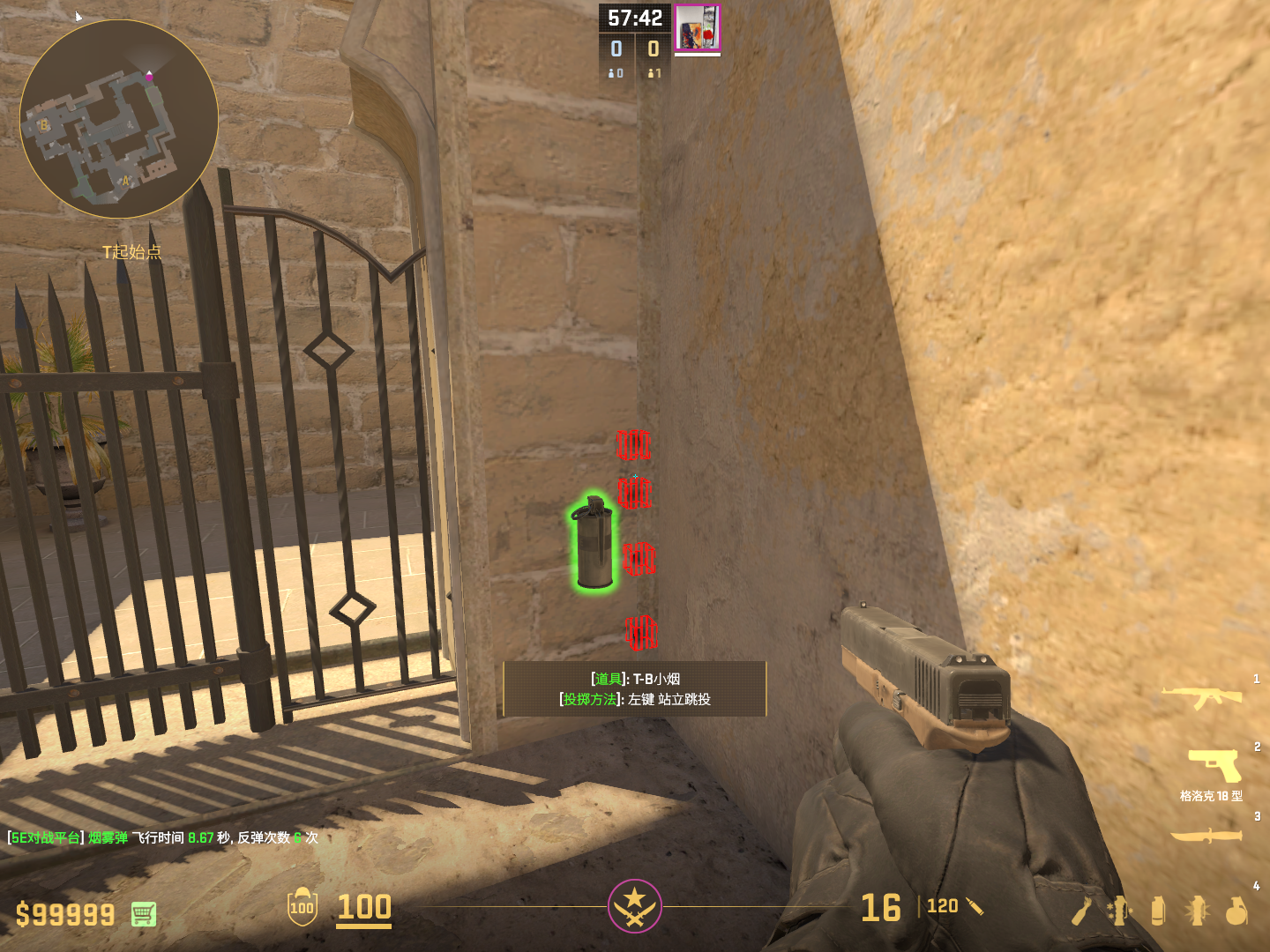Viewport: 1270px width, 952px height.
Task: Click the circular radar minimap
Action: pos(119,119)
